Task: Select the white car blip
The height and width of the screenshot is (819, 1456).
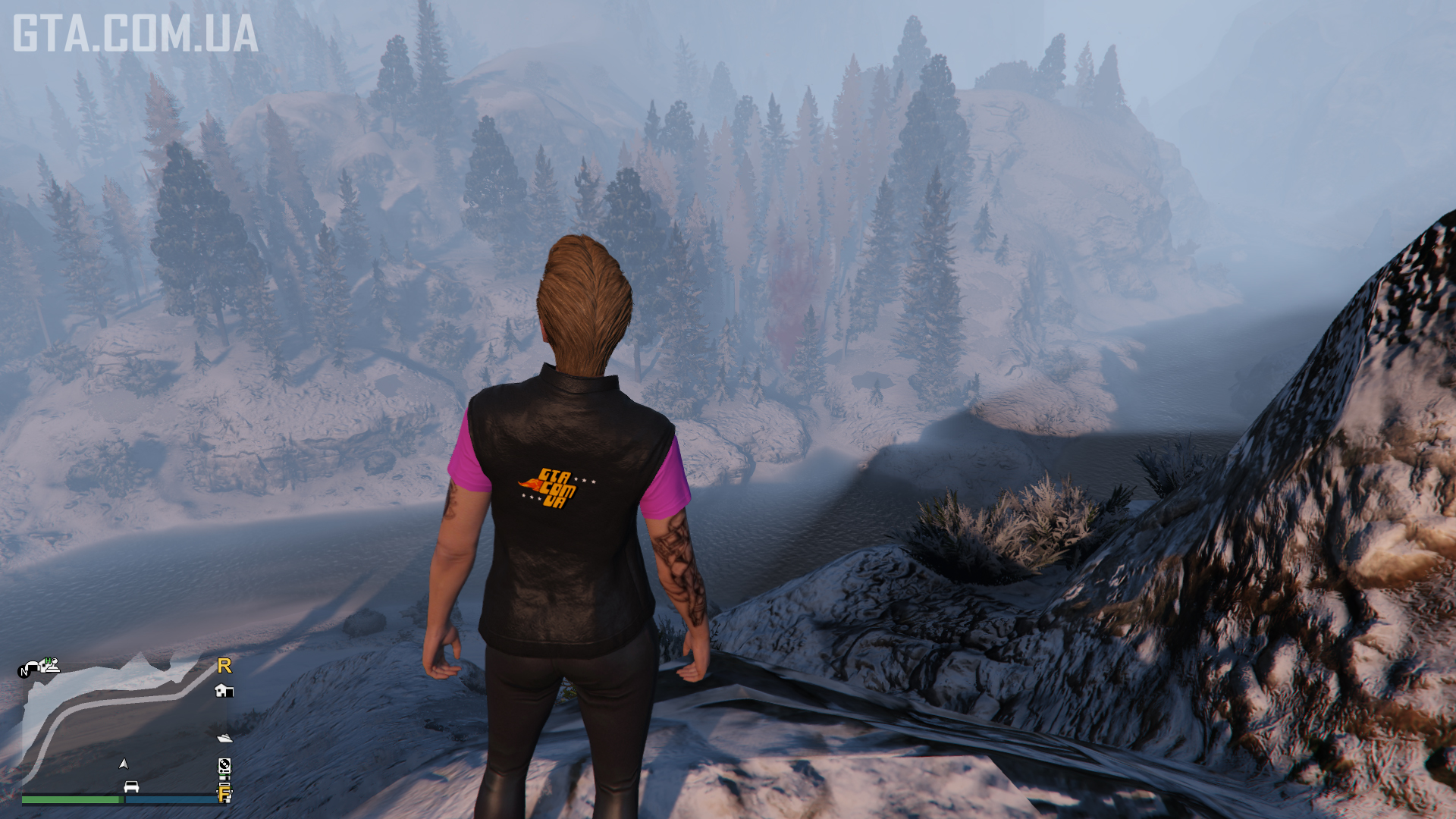Action: [x=131, y=786]
